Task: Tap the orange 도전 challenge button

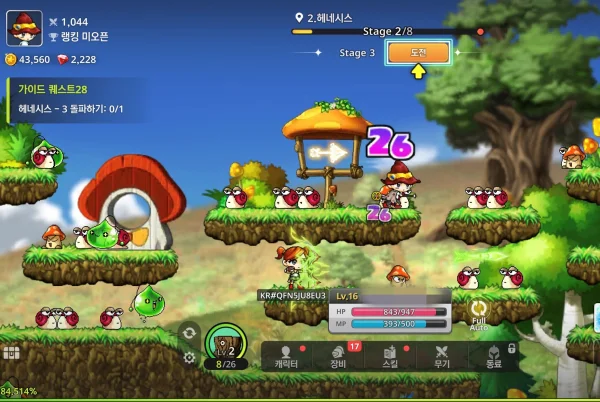Action: pyautogui.click(x=418, y=53)
